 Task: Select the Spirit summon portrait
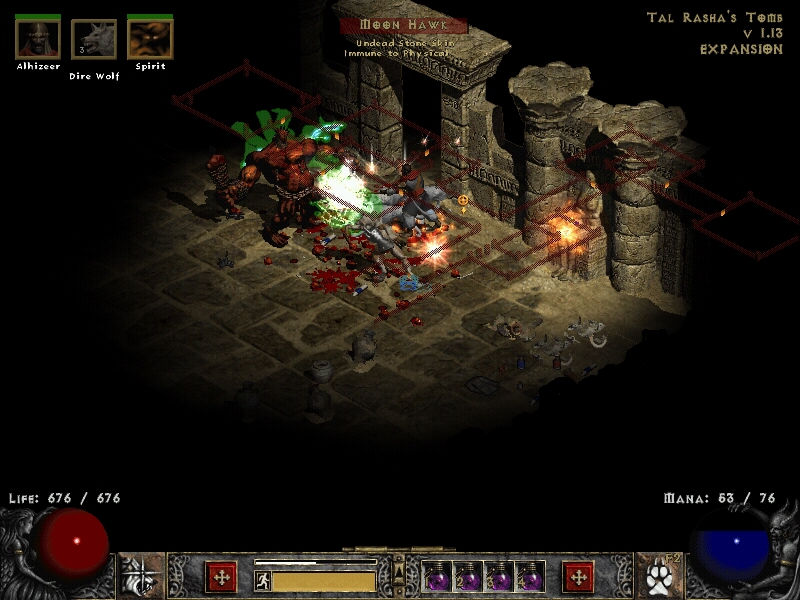click(150, 39)
